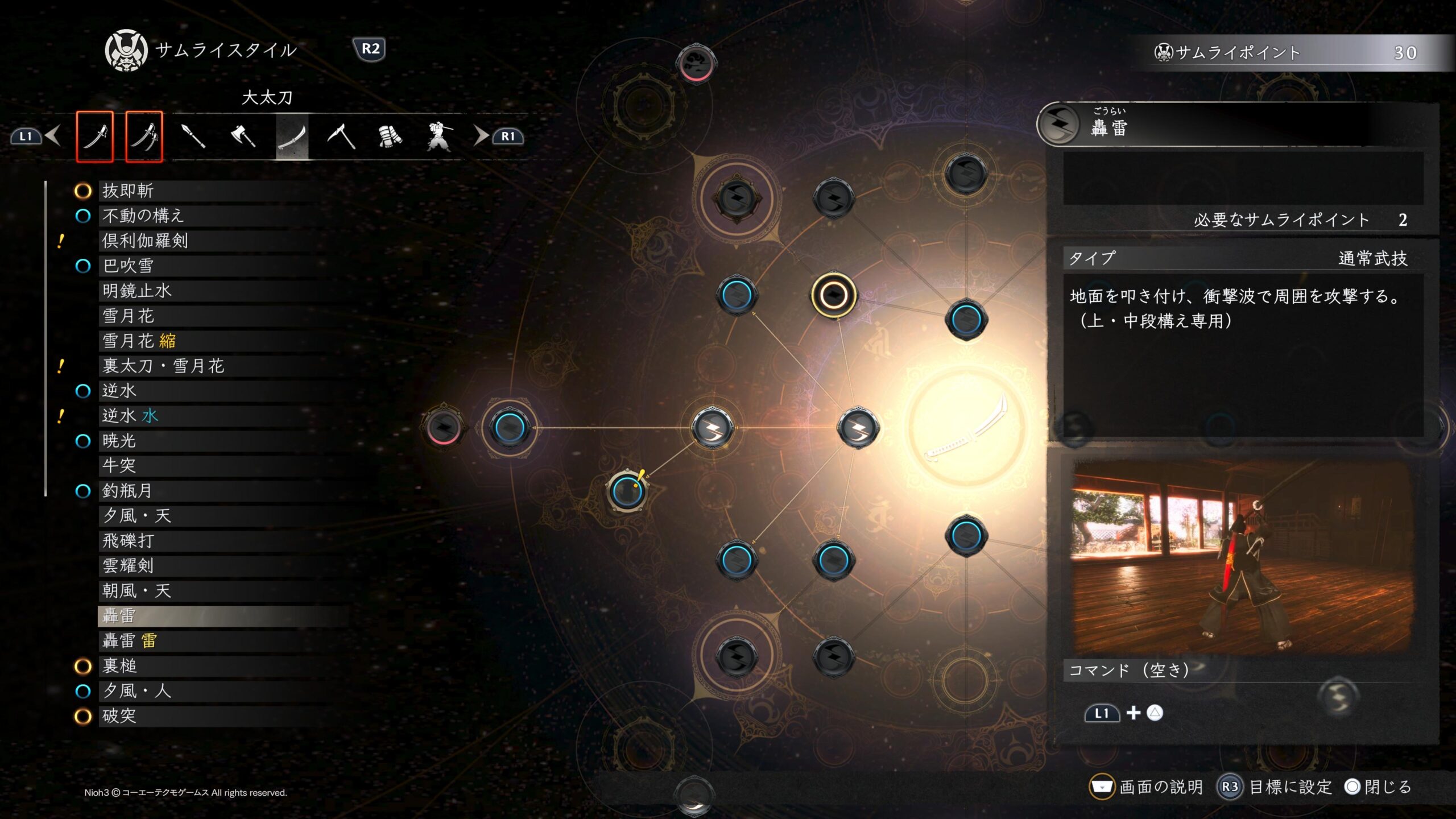Click the gold-ringed selected skill node
Screen dimensions: 1456x819
833,295
